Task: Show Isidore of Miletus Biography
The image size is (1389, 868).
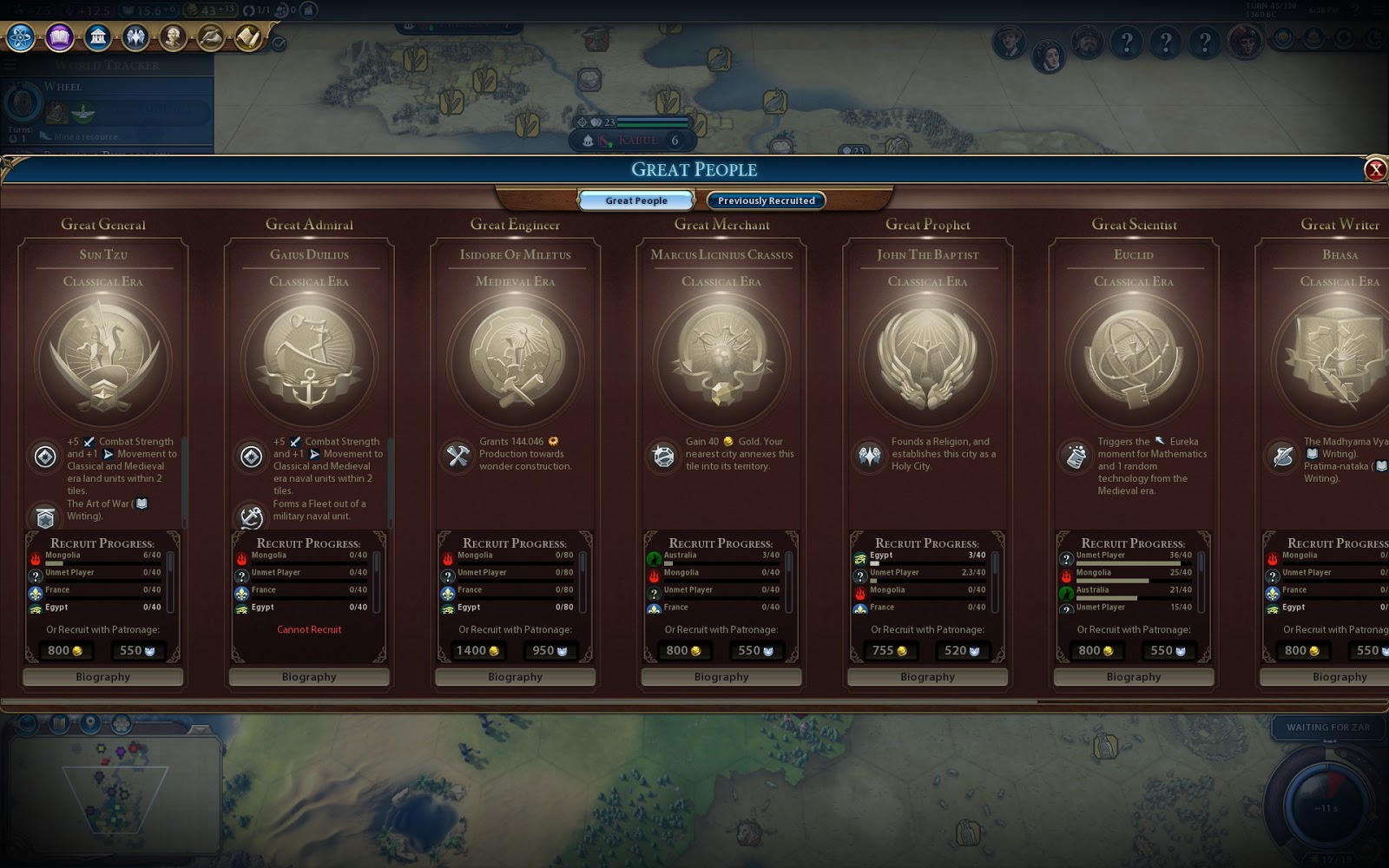Action: [515, 677]
